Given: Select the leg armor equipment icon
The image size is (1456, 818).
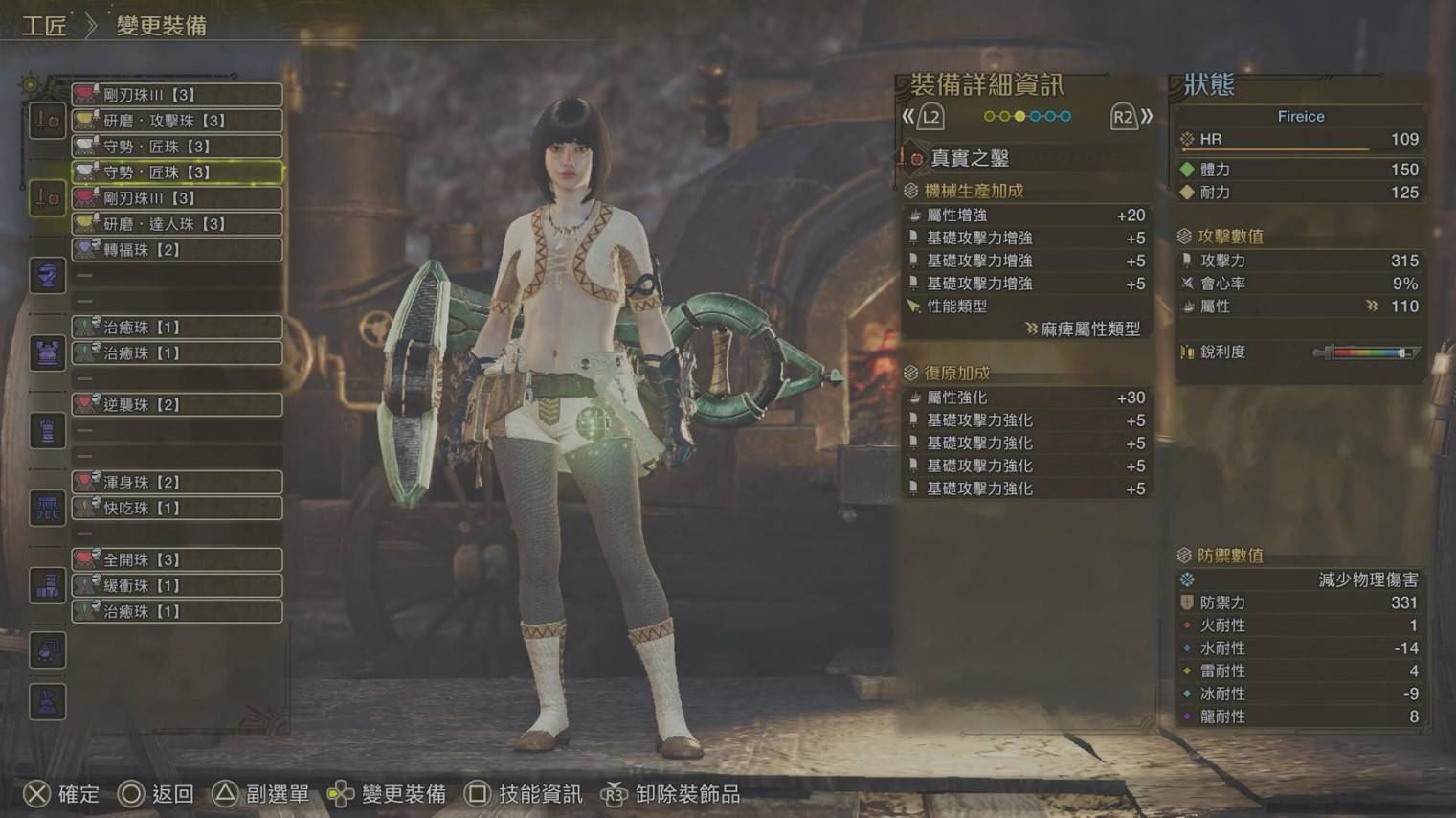Looking at the screenshot, I should click(47, 585).
